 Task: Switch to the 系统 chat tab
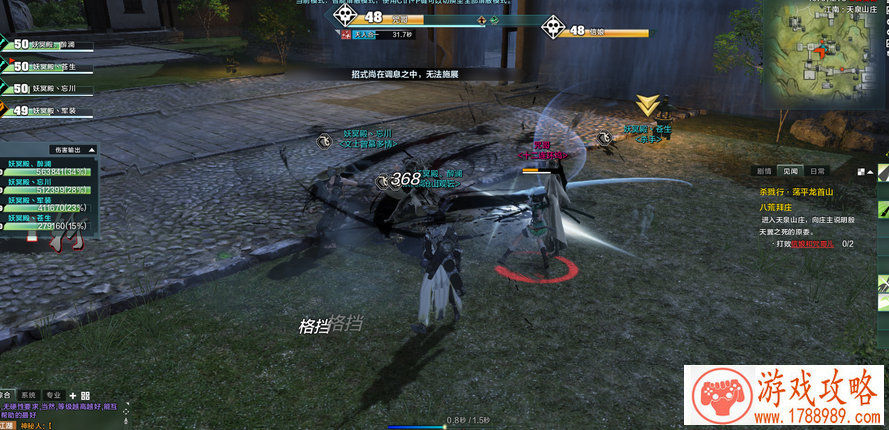[x=30, y=395]
